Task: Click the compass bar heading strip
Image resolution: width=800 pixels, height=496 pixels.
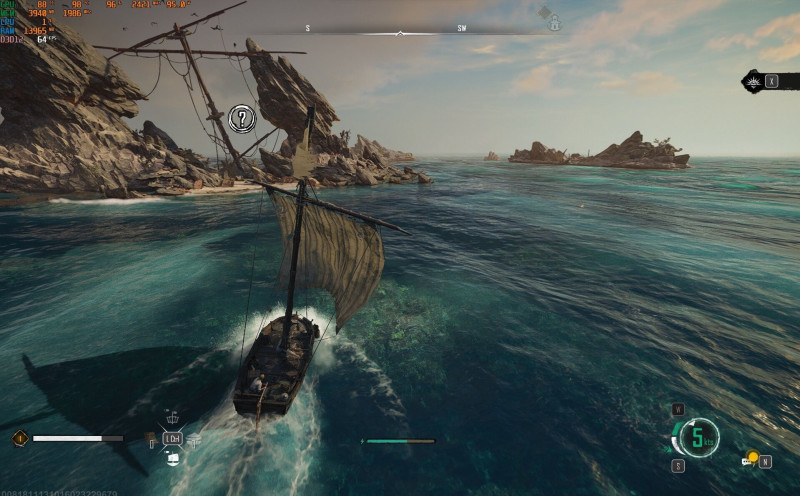Action: pos(400,30)
